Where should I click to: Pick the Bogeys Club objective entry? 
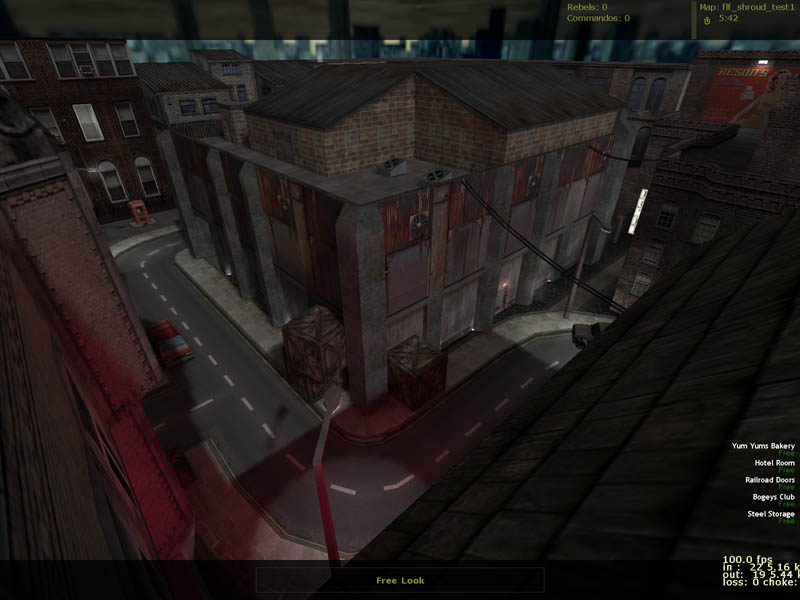pyautogui.click(x=773, y=497)
